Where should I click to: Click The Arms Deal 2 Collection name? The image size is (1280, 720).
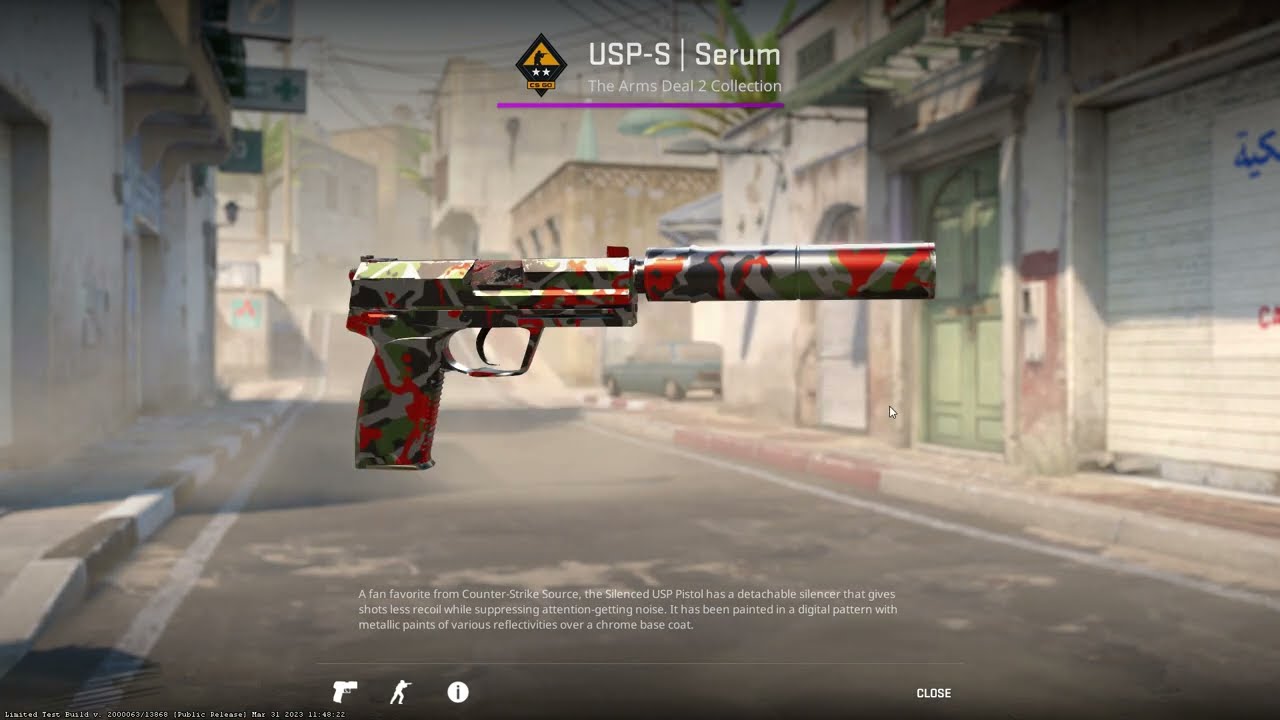pos(685,87)
